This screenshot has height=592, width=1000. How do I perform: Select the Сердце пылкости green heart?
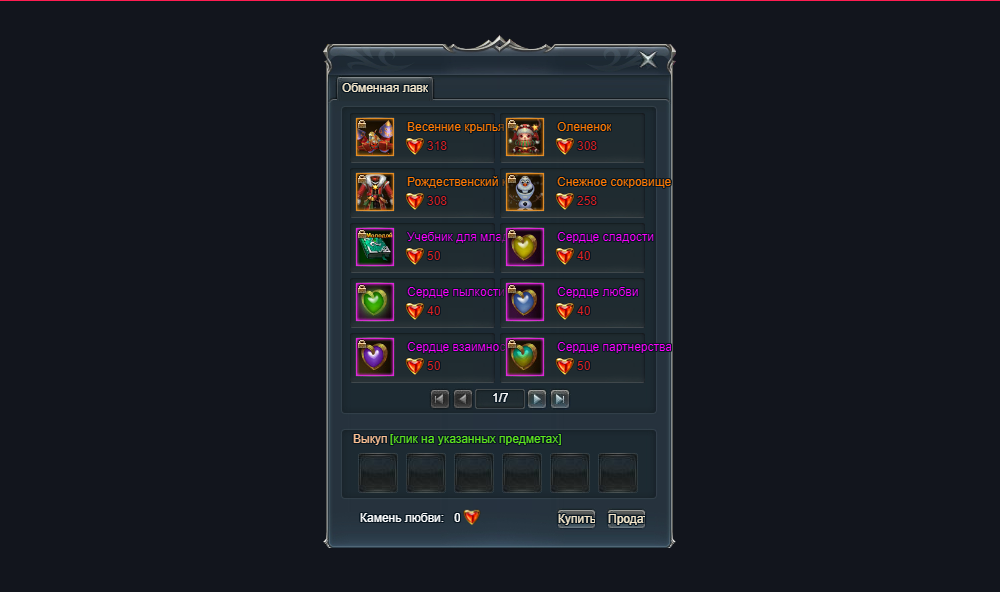point(375,302)
